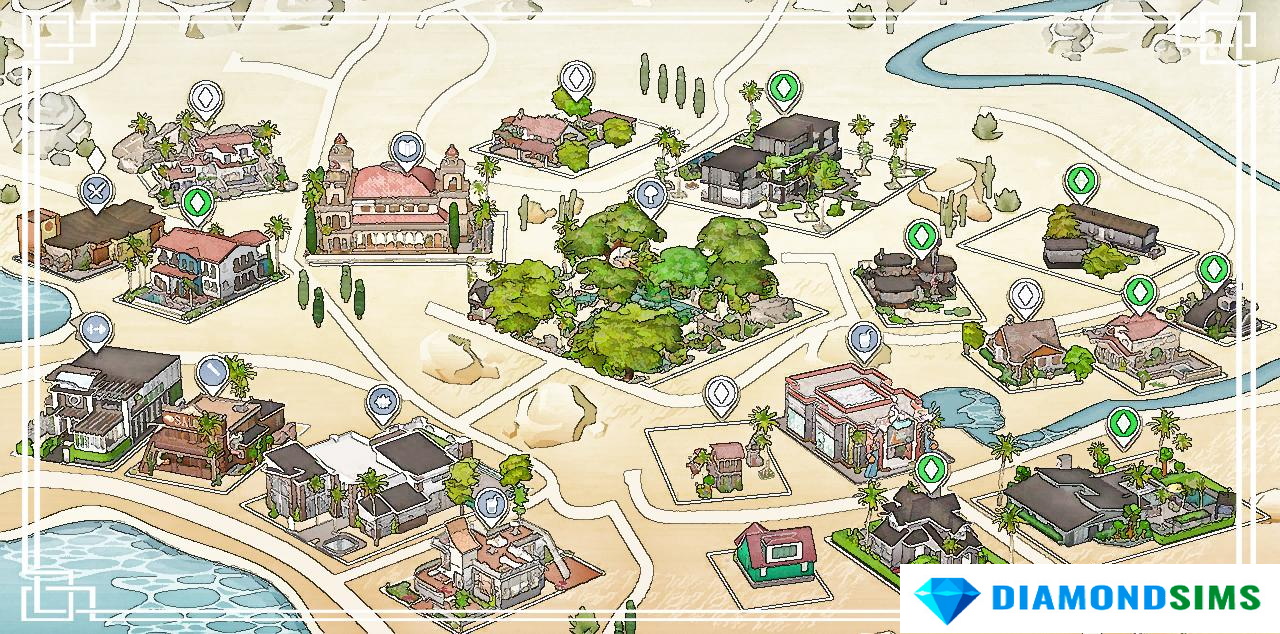1280x634 pixels.
Task: Select the white plumbob marker above the brown-roofed cottage
Action: 1025,296
